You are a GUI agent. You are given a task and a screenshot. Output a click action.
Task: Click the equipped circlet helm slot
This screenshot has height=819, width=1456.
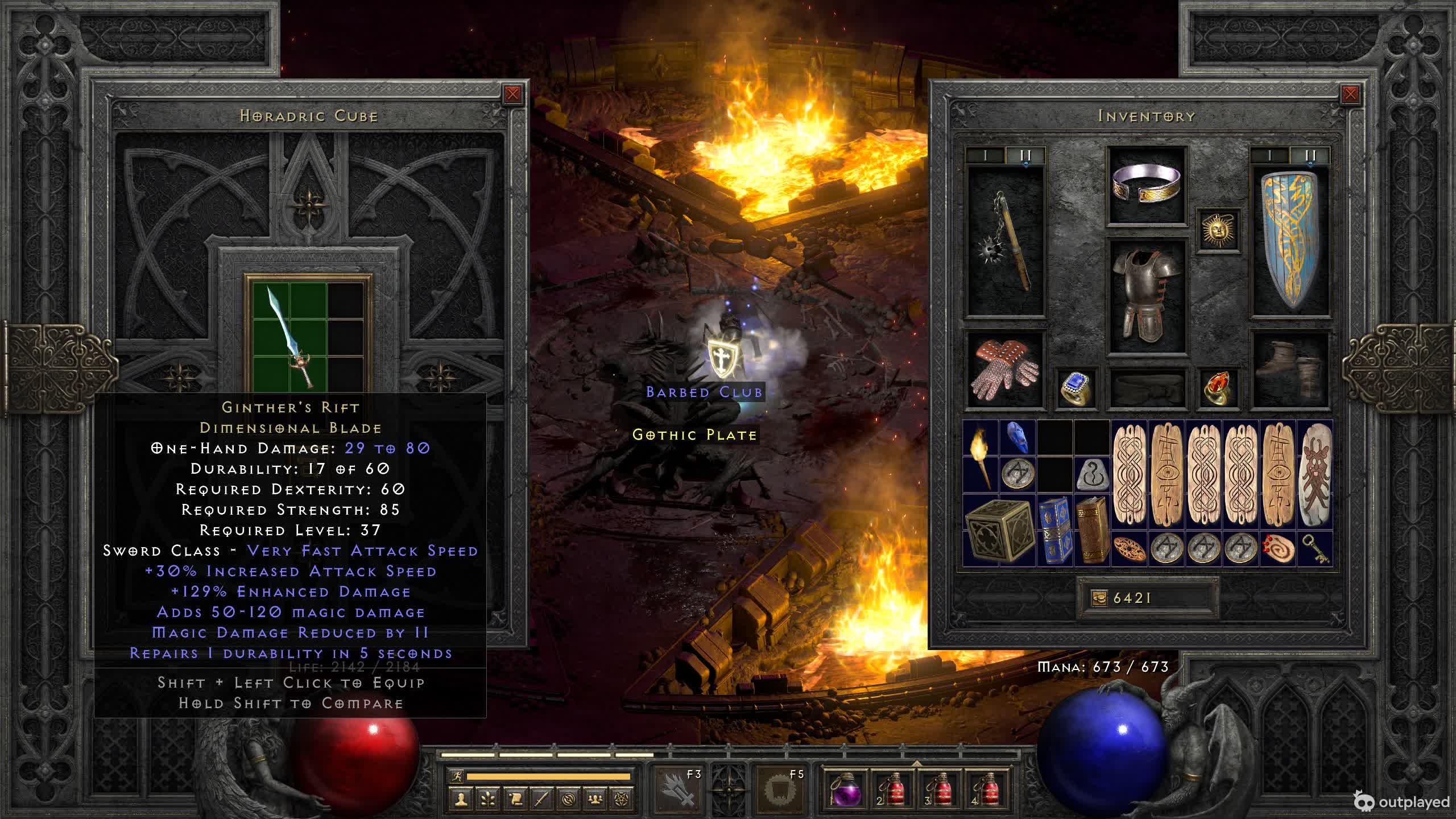1147,185
